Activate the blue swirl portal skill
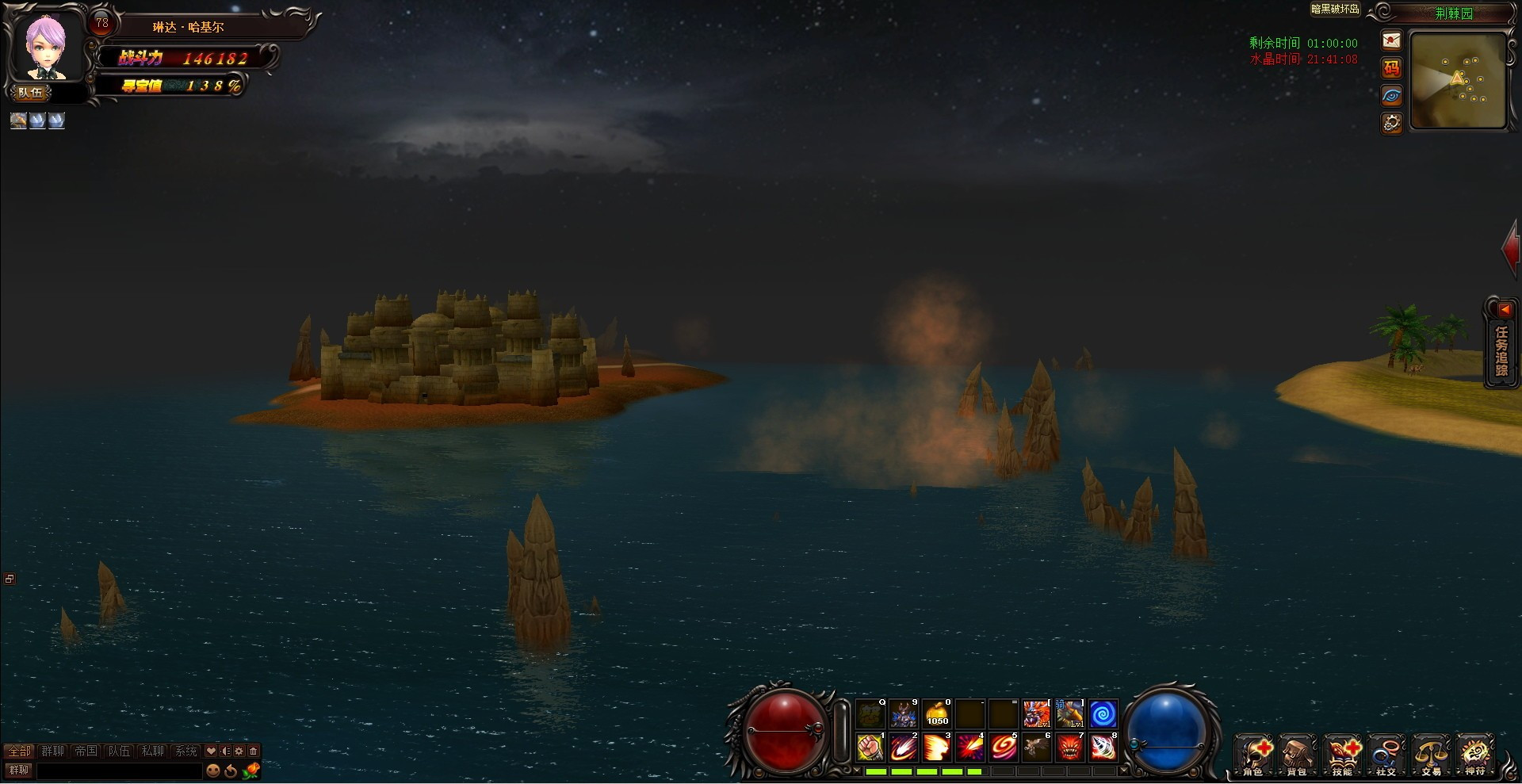 coord(1103,714)
